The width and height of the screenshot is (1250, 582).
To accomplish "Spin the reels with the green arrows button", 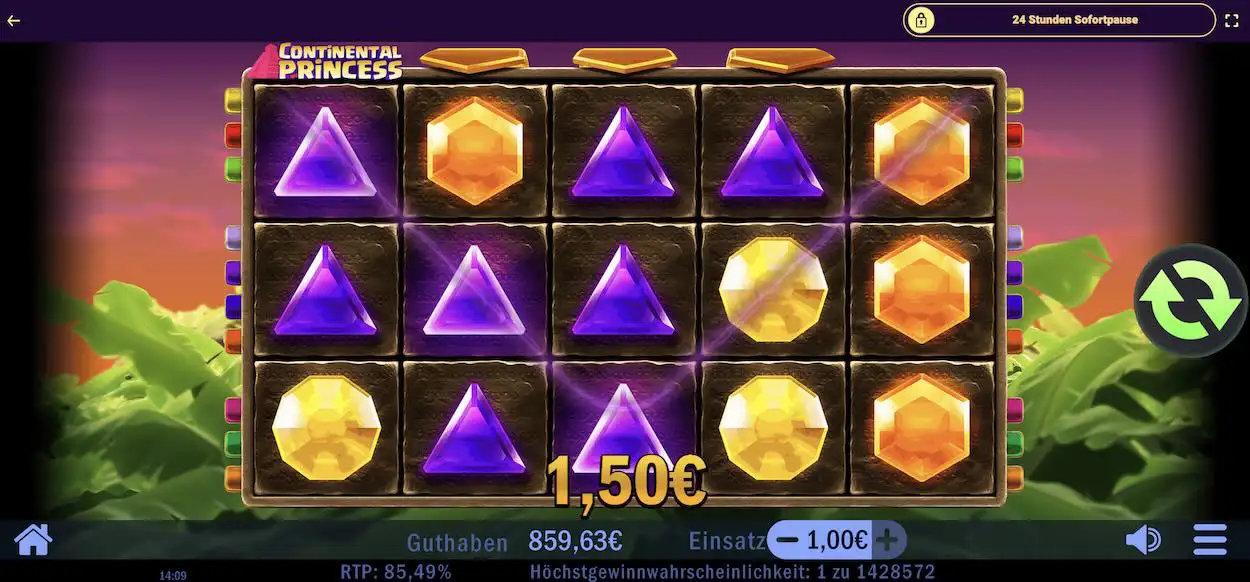I will pos(1190,300).
